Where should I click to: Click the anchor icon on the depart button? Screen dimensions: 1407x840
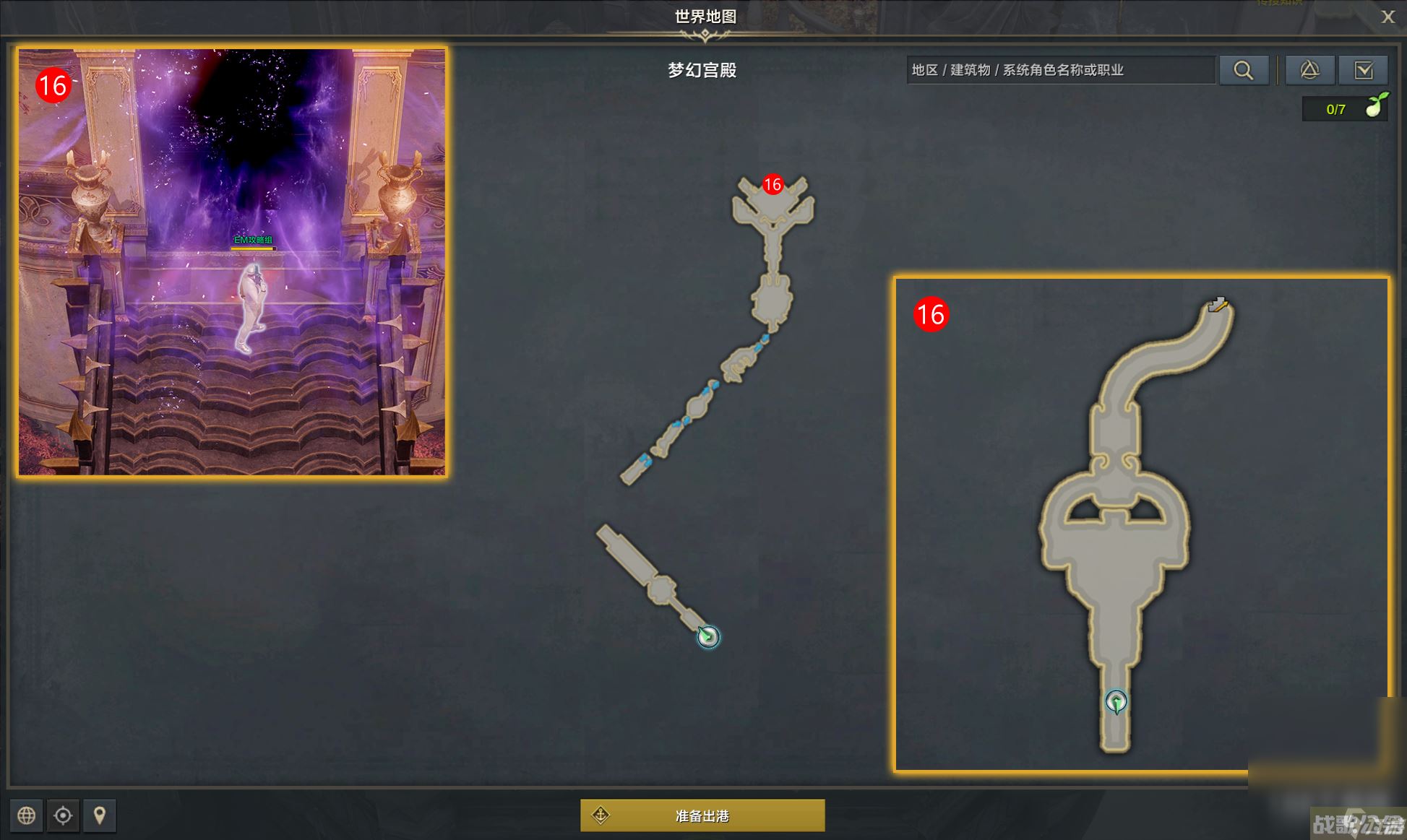(600, 815)
